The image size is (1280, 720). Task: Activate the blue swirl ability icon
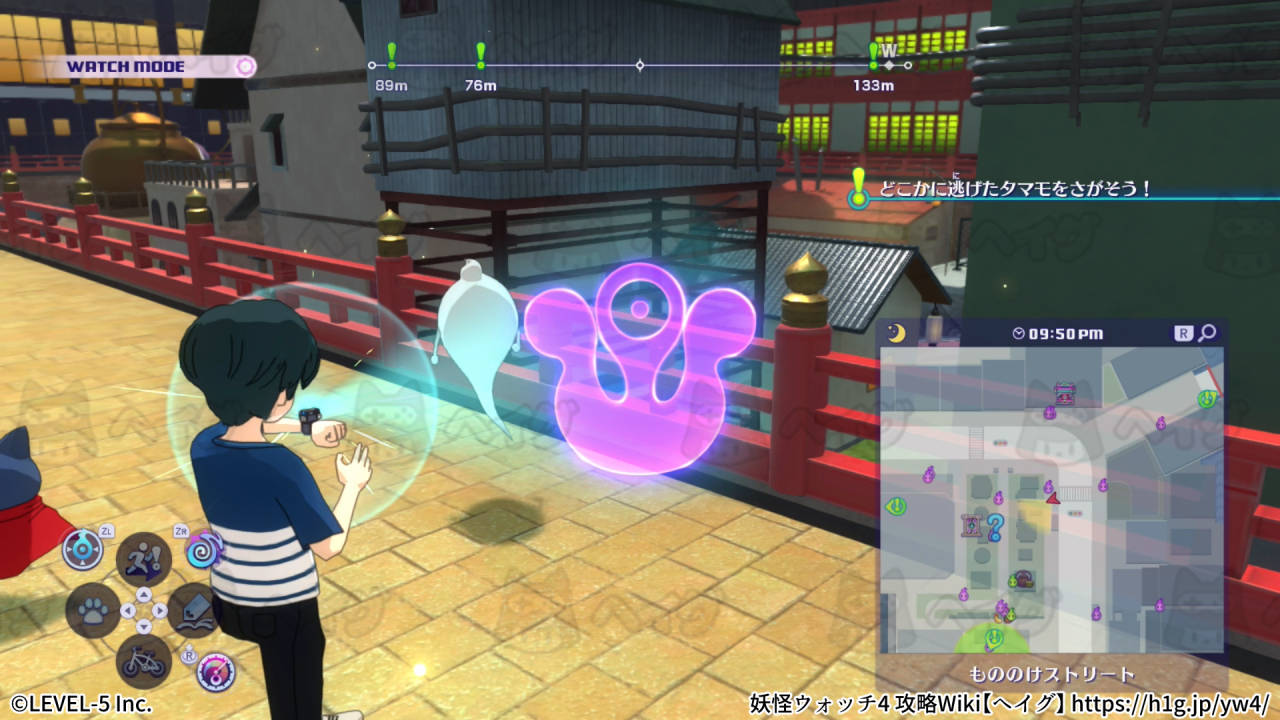(203, 550)
